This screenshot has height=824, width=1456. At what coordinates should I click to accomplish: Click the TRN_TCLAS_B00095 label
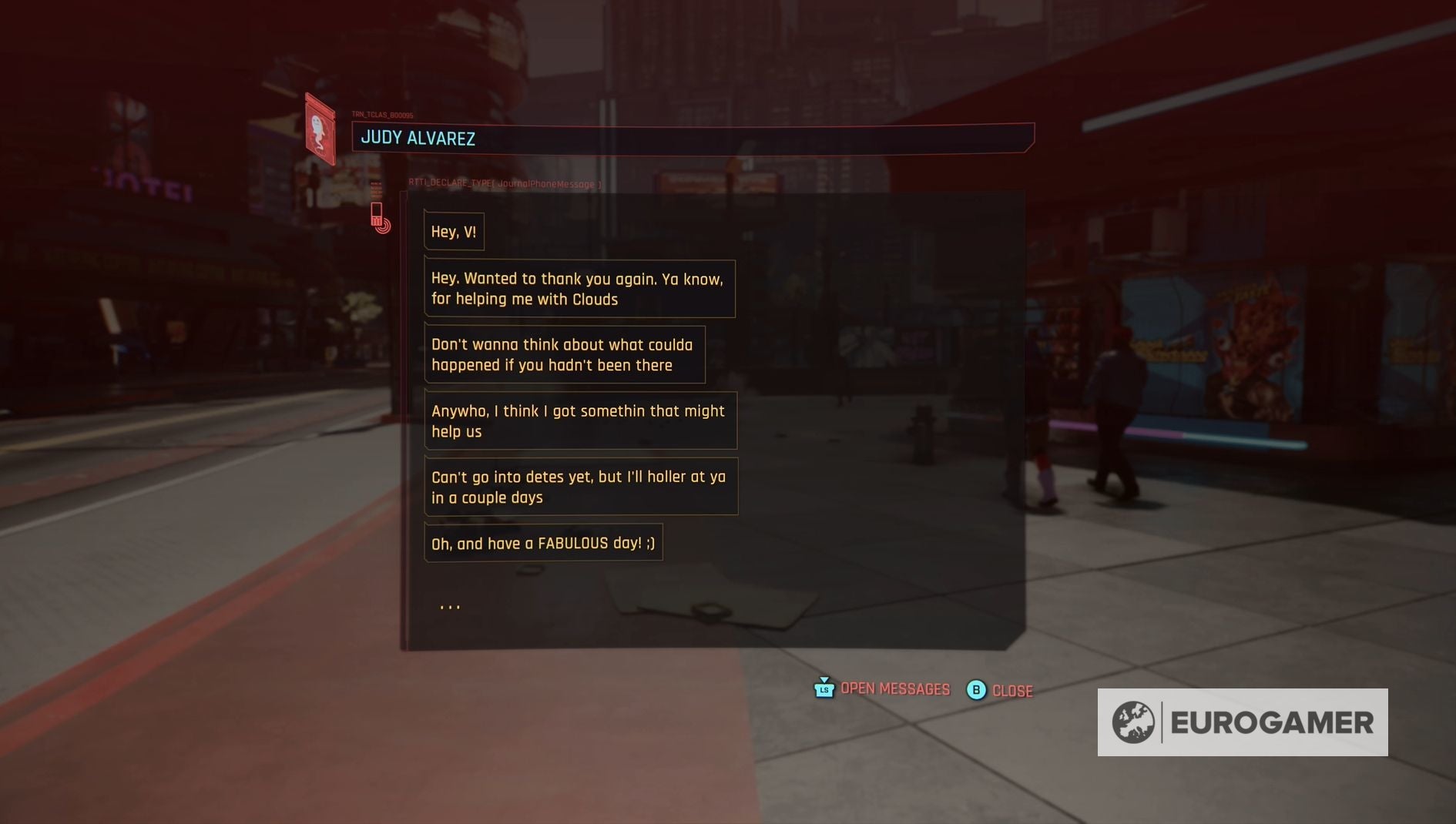(x=382, y=114)
